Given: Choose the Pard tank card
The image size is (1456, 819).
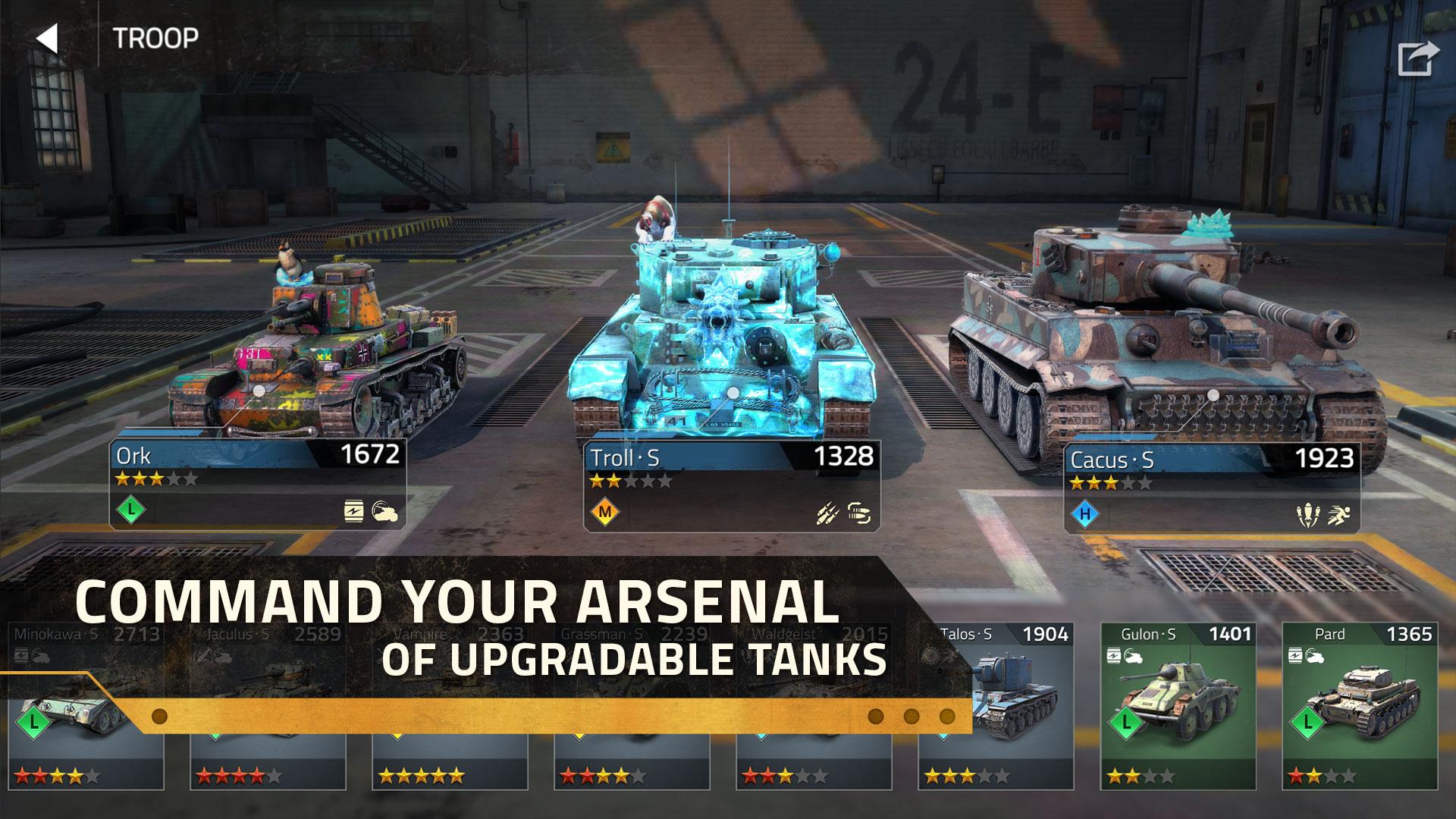Looking at the screenshot, I should (1360, 705).
